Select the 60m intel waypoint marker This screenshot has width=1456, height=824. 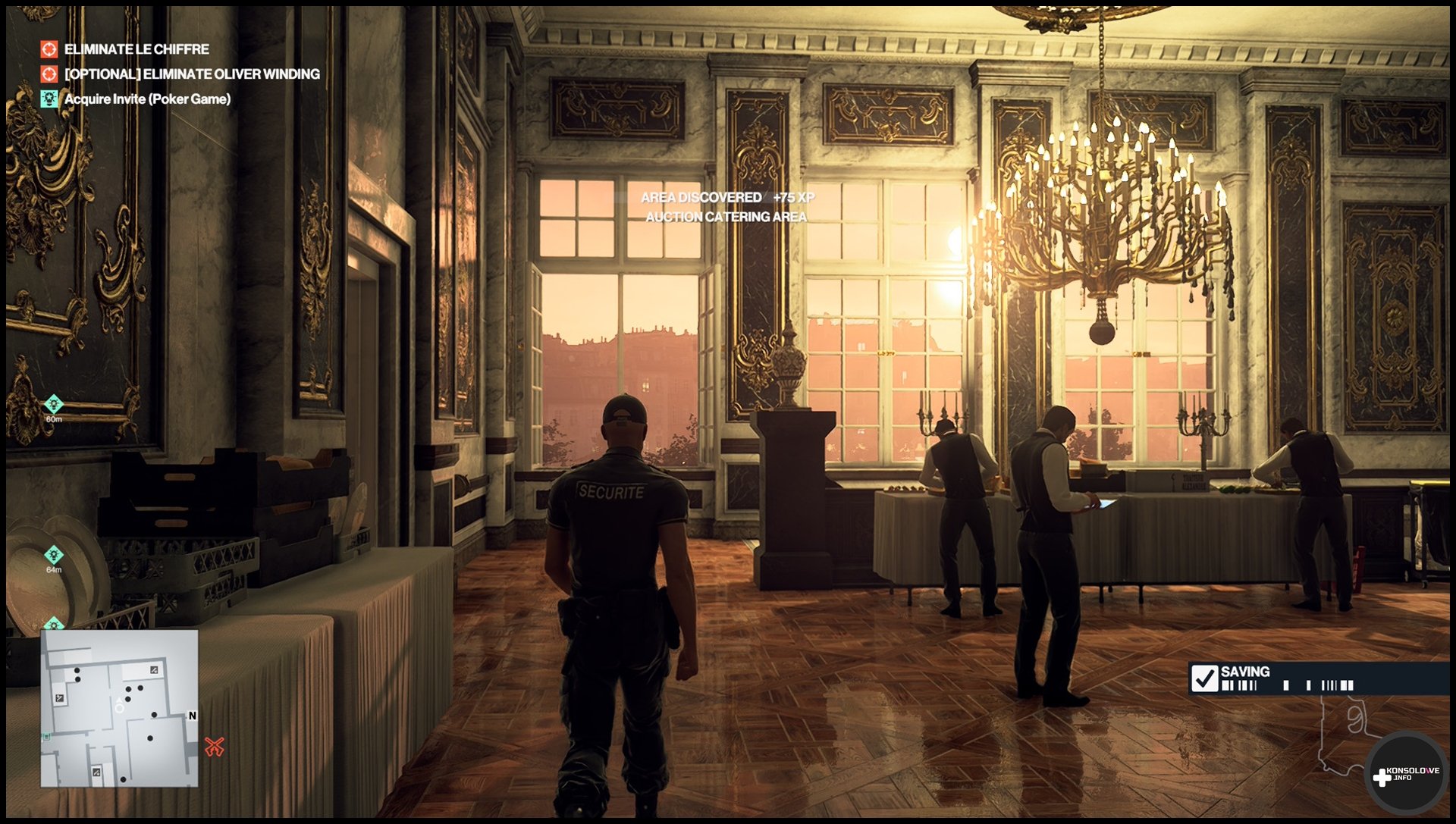pyautogui.click(x=54, y=405)
